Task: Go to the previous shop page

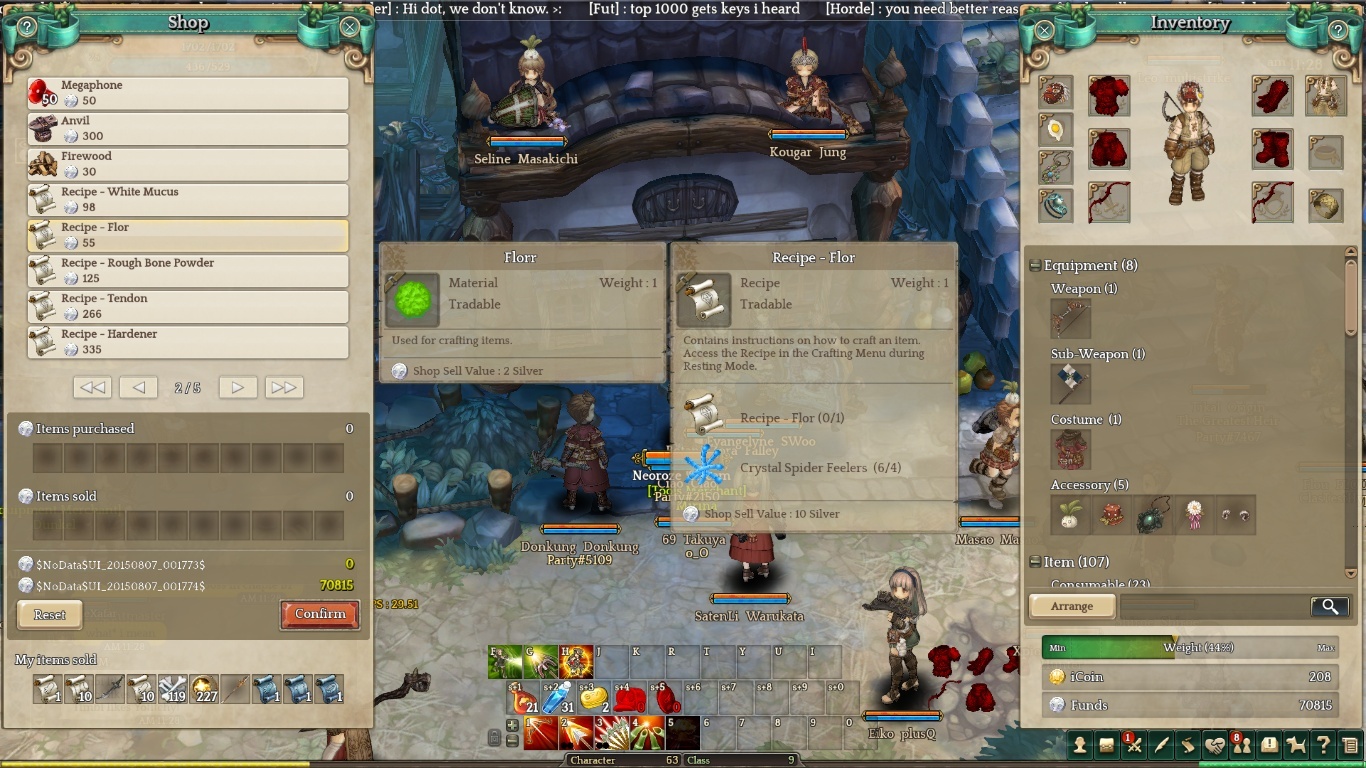Action: coord(138,388)
